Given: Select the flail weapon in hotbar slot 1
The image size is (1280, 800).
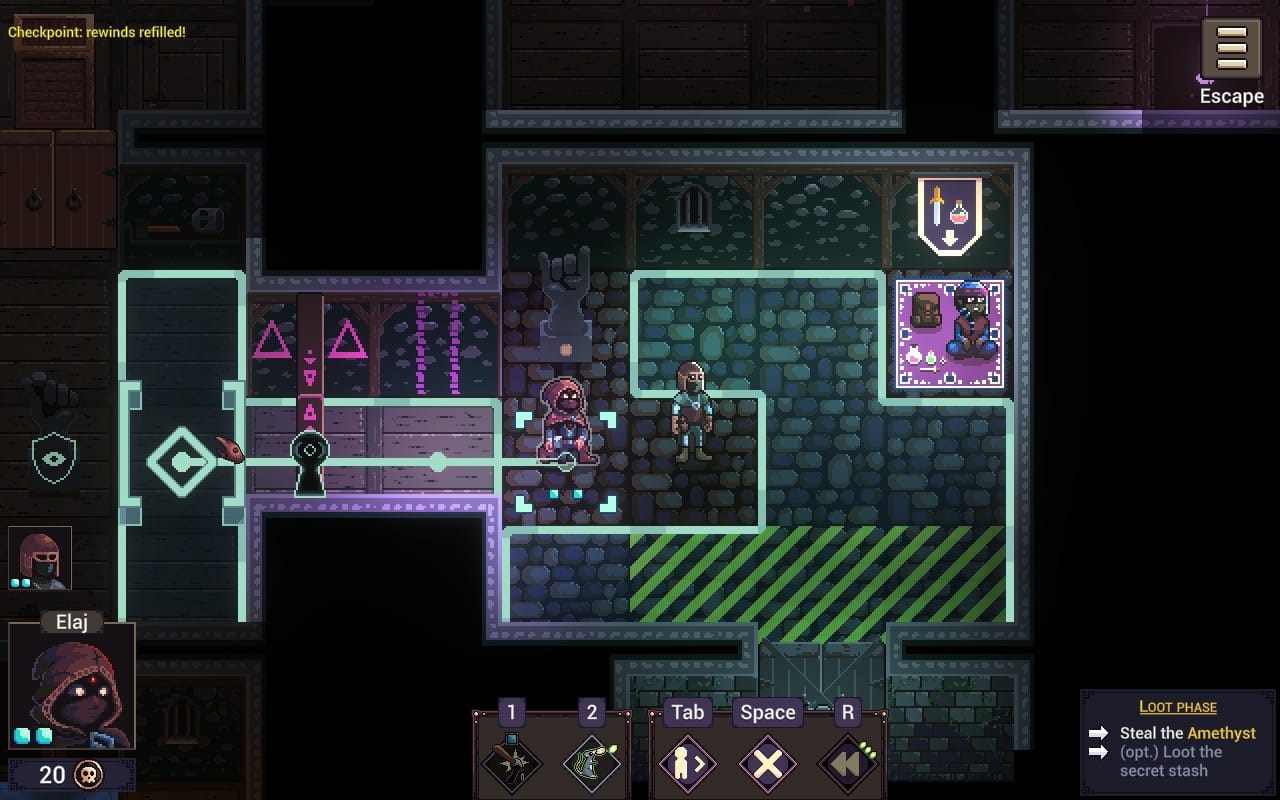Looking at the screenshot, I should [511, 765].
